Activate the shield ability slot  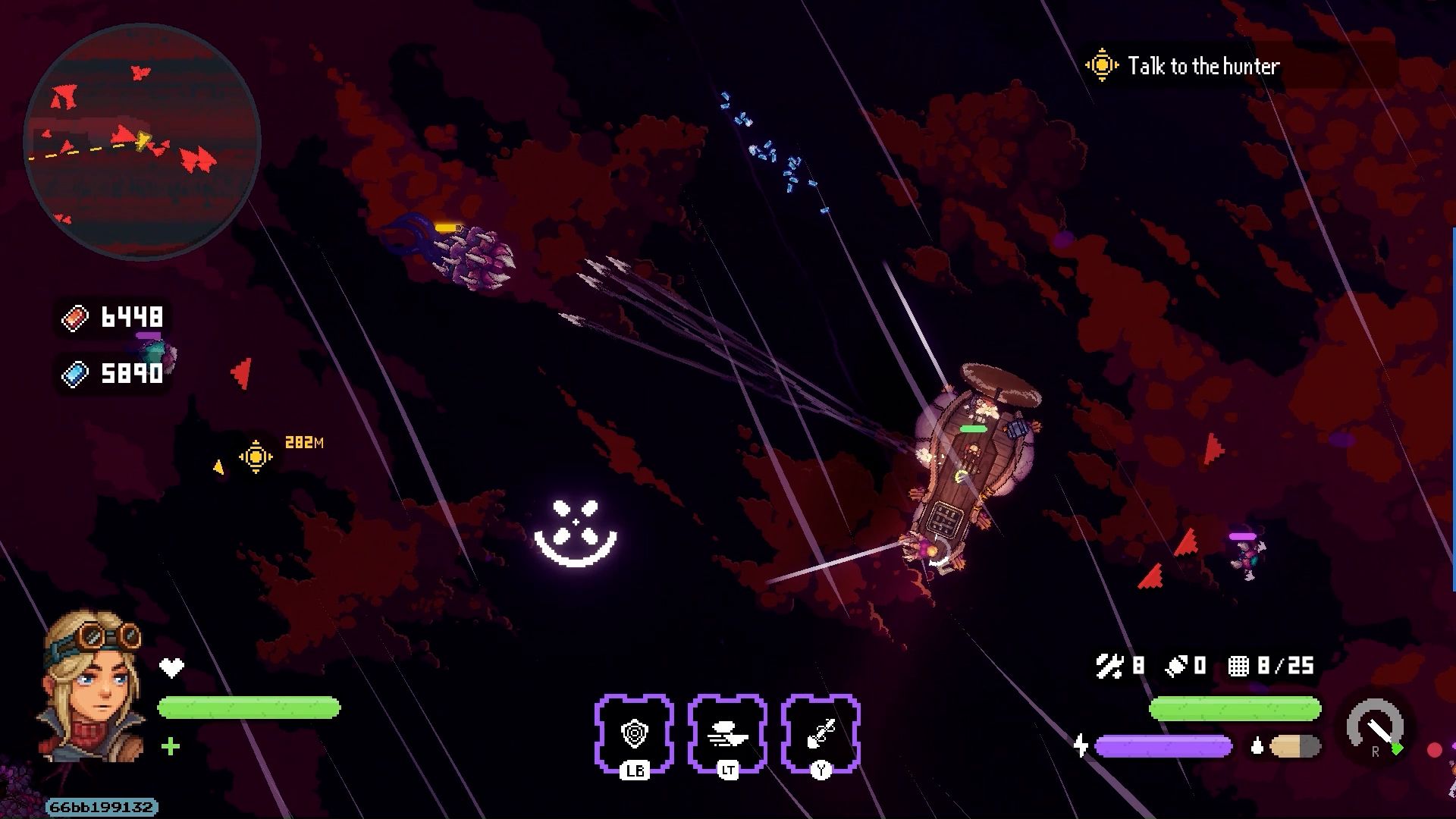634,733
